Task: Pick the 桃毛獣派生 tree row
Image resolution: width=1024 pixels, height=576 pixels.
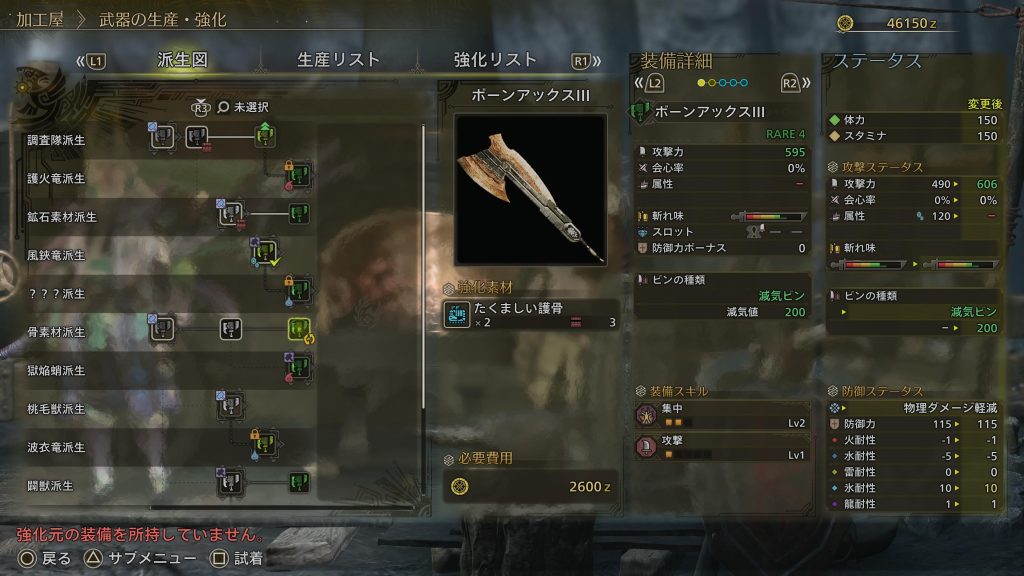Action: pyautogui.click(x=59, y=409)
